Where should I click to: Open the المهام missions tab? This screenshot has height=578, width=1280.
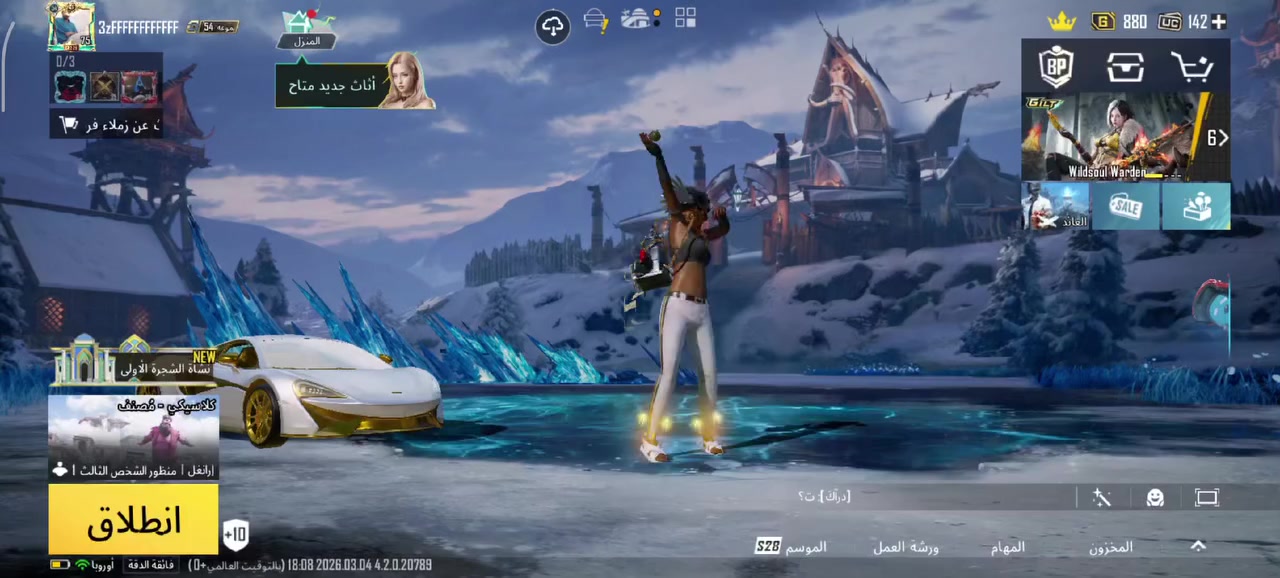click(1008, 547)
